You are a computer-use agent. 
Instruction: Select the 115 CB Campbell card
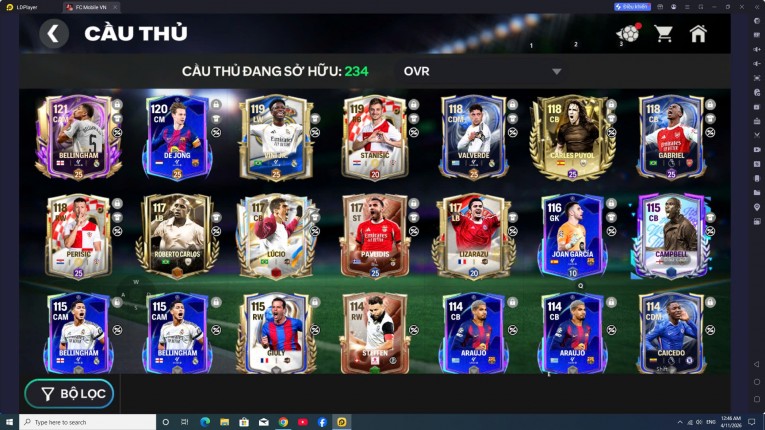click(x=670, y=237)
